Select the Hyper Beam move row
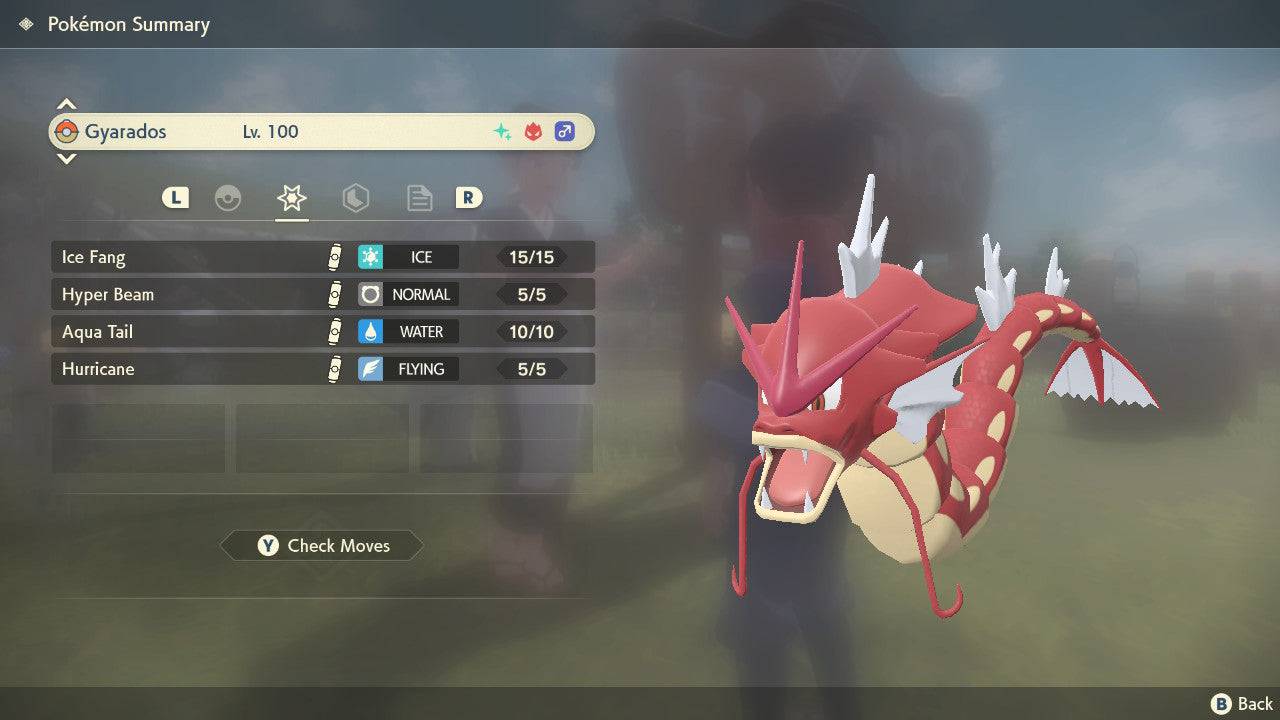 point(322,294)
